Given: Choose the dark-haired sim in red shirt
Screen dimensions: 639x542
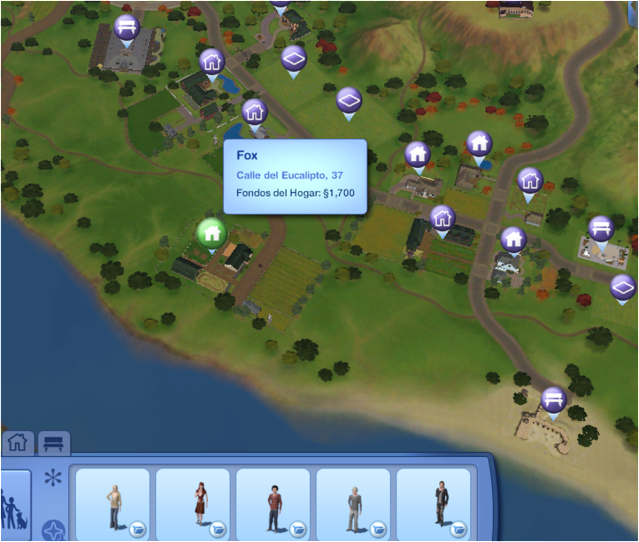Looking at the screenshot, I should (272, 505).
